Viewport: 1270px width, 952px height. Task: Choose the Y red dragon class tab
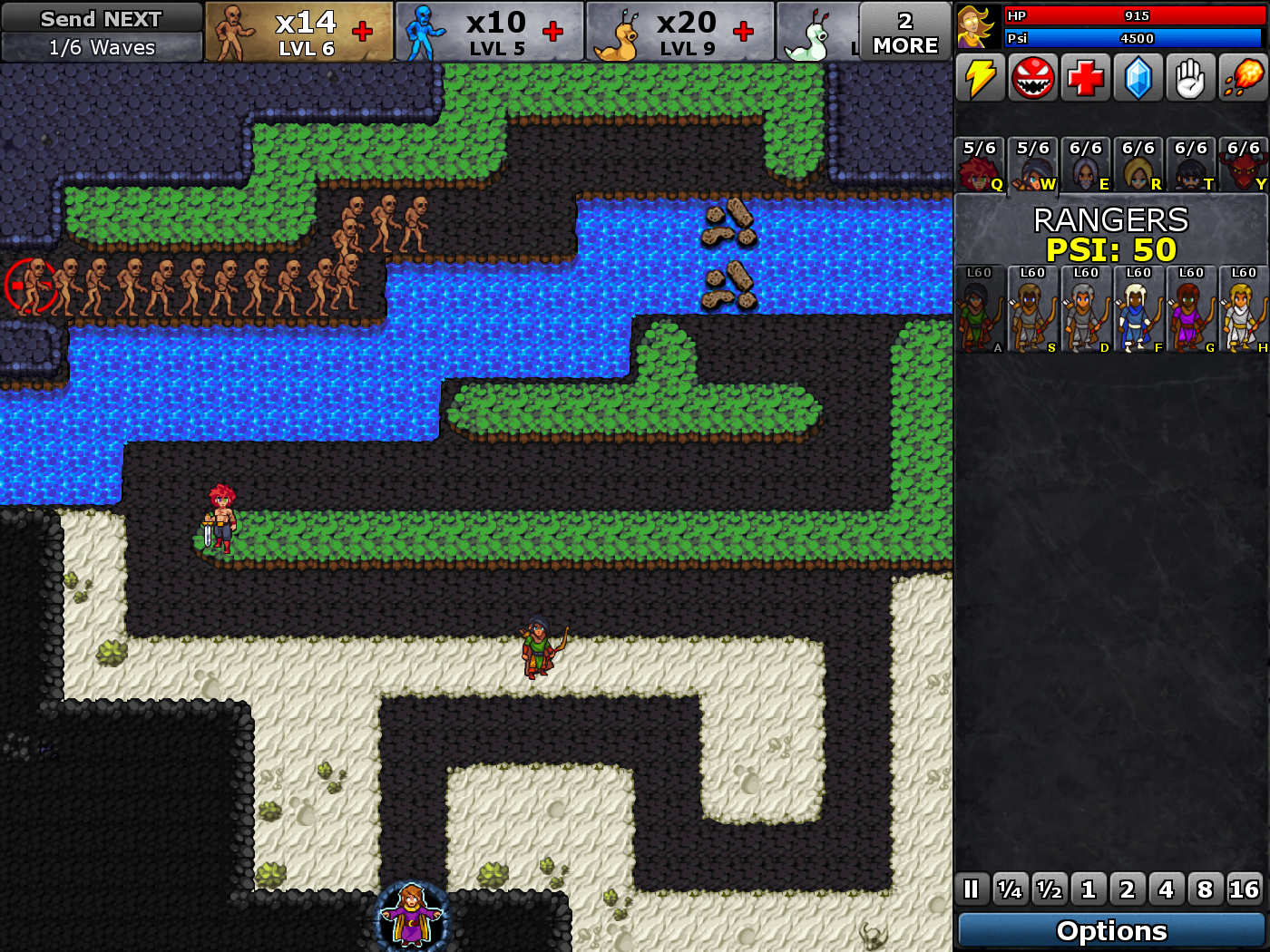click(x=1243, y=165)
